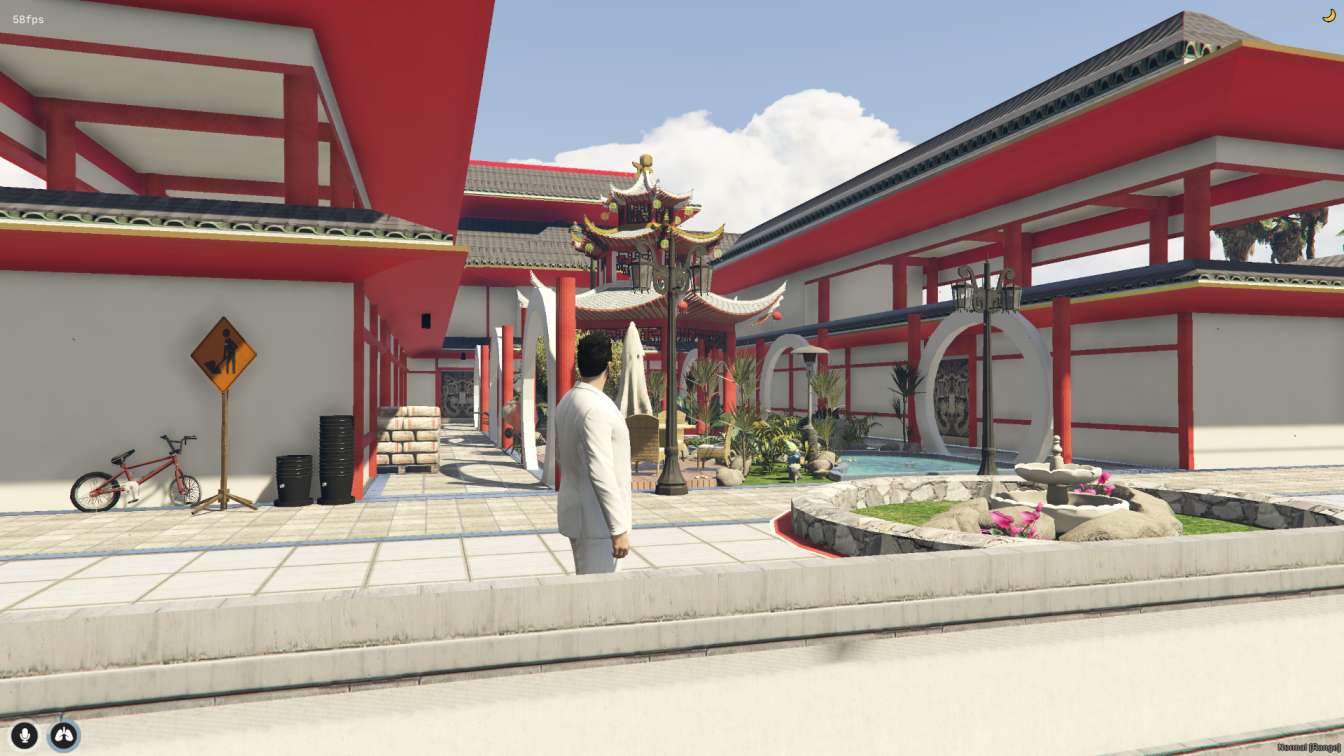The image size is (1344, 756).
Task: Click the highlighted blue ring around lungs icon
Action: 63,733
